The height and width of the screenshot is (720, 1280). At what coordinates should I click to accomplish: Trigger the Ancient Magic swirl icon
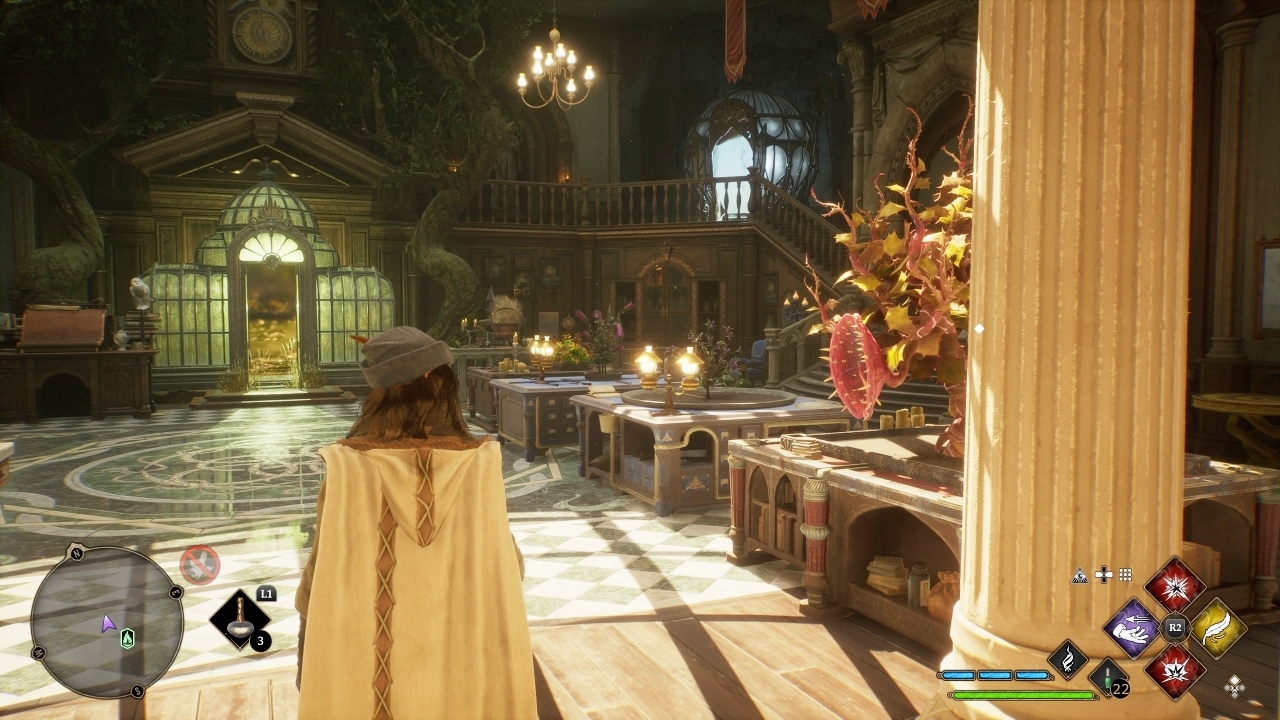coord(1068,660)
